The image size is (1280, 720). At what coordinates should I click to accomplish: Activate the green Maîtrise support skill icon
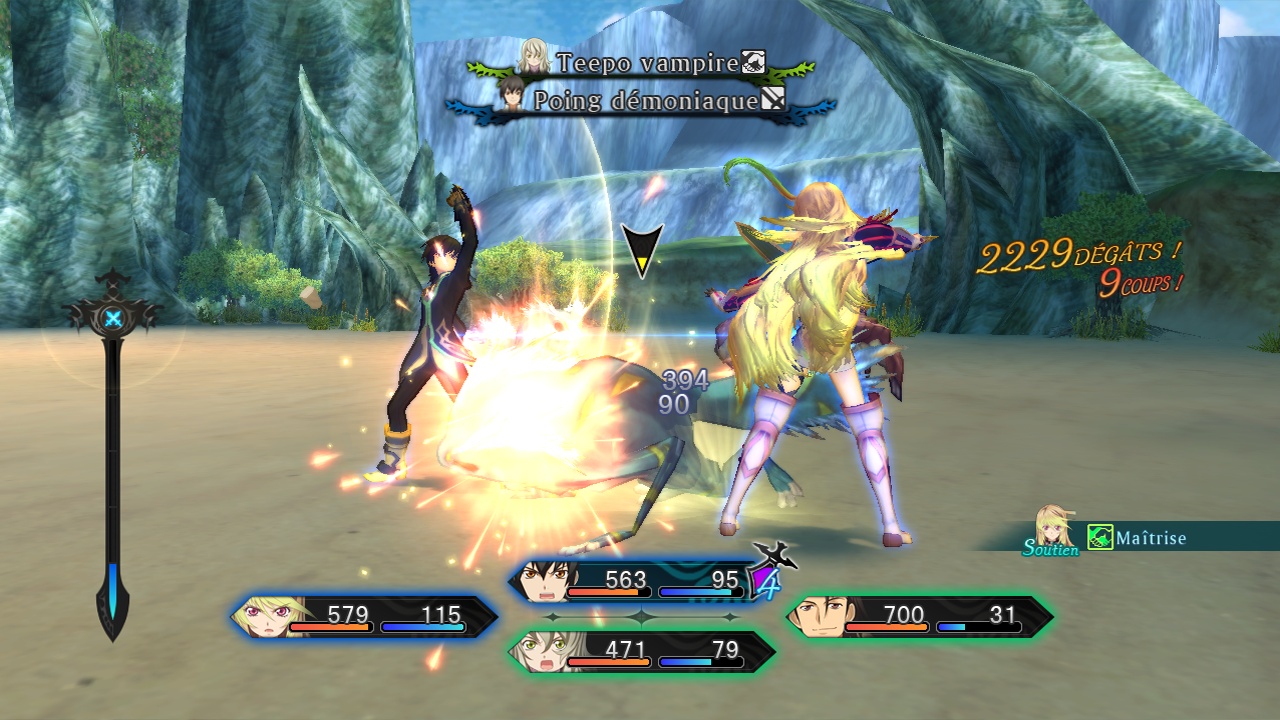[x=1100, y=538]
